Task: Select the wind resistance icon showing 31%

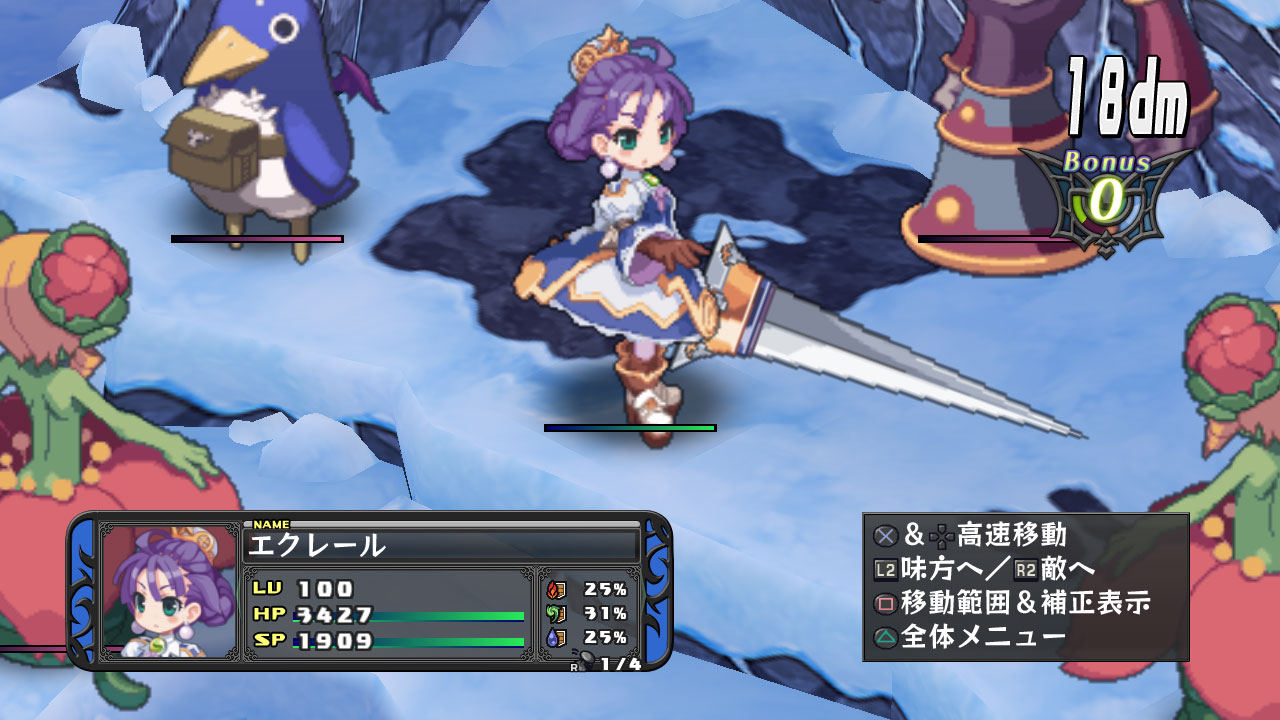Action: point(556,613)
